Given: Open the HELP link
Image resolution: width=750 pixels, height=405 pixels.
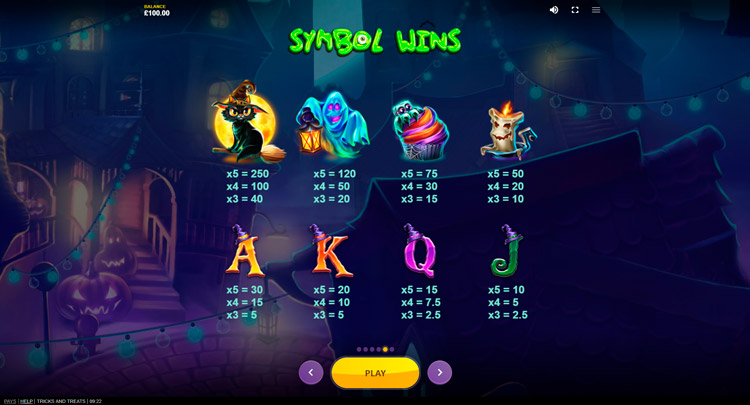Looking at the screenshot, I should click(x=26, y=401).
